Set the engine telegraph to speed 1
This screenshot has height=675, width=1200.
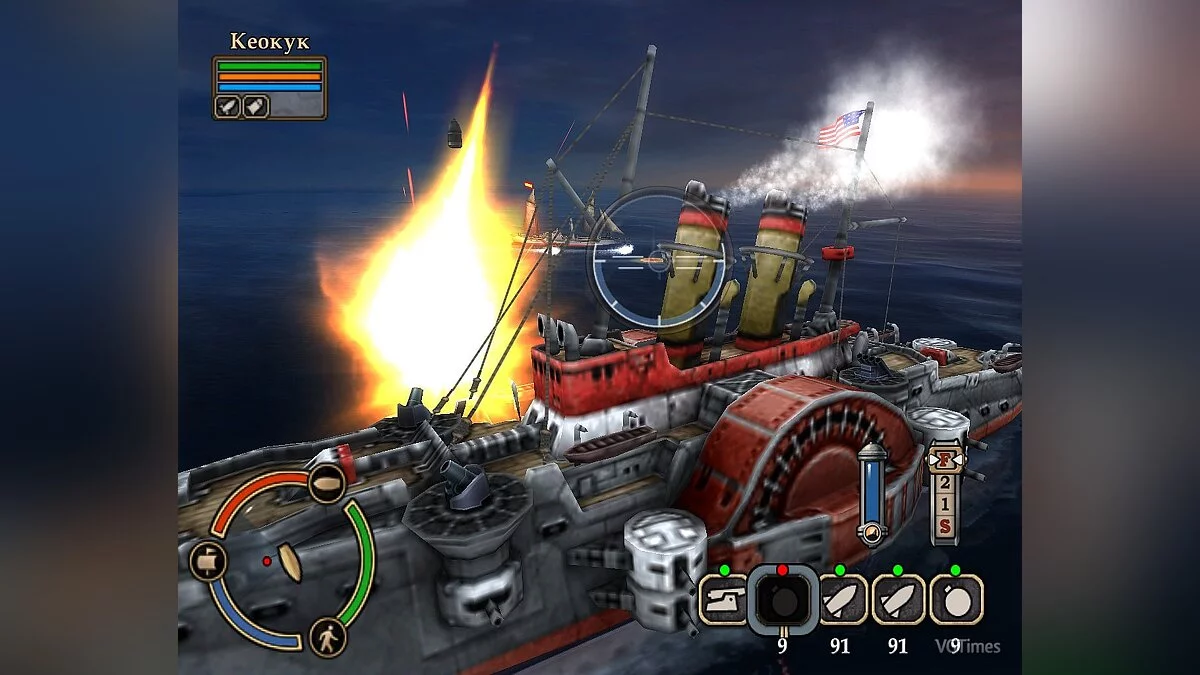(943, 503)
